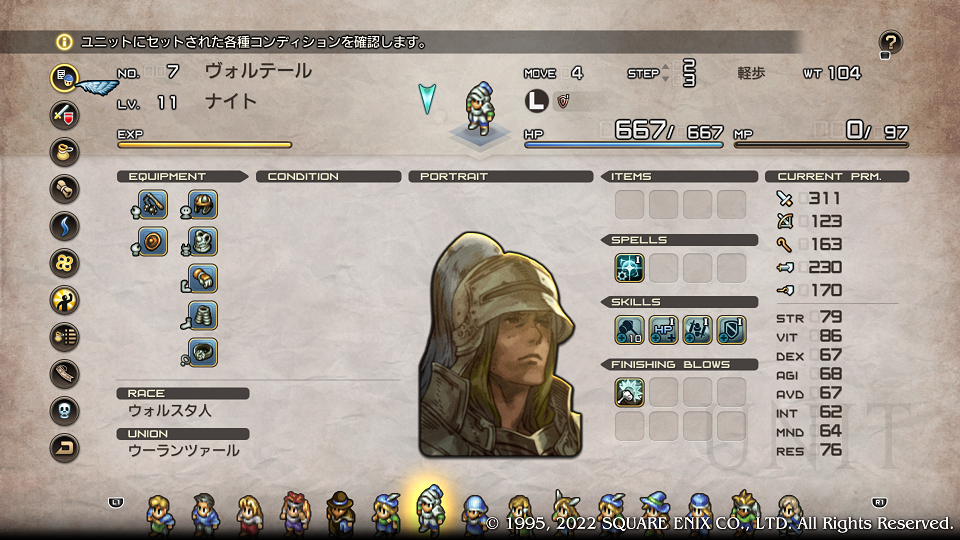Viewport: 960px width, 540px height.
Task: Select the equipped gauntlet slot
Action: coord(202,279)
